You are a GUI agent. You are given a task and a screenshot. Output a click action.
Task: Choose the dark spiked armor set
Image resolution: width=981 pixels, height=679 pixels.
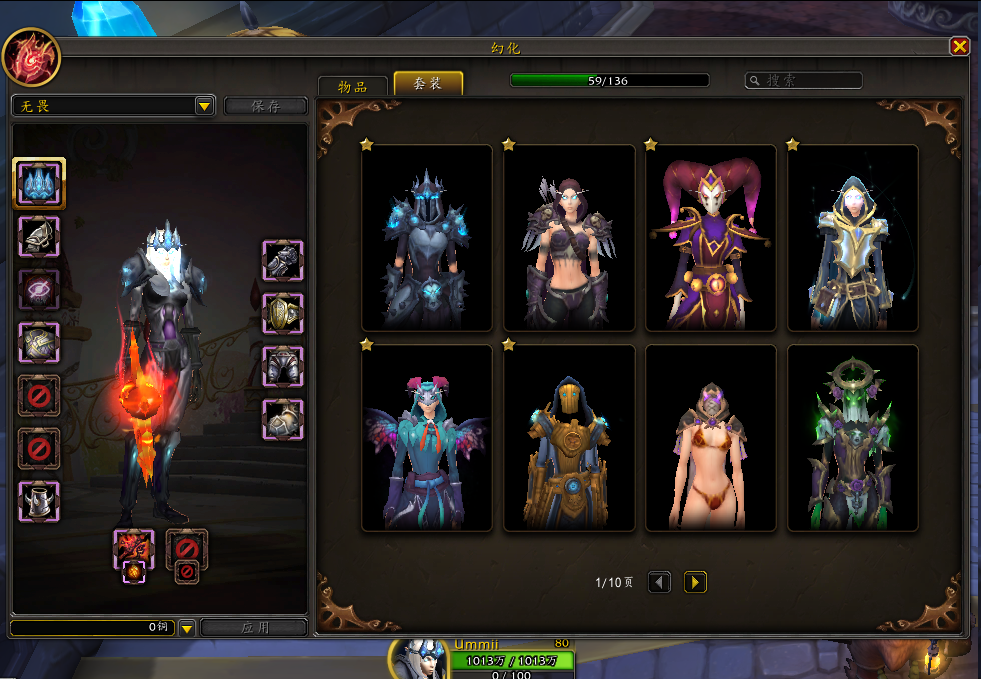pos(427,238)
